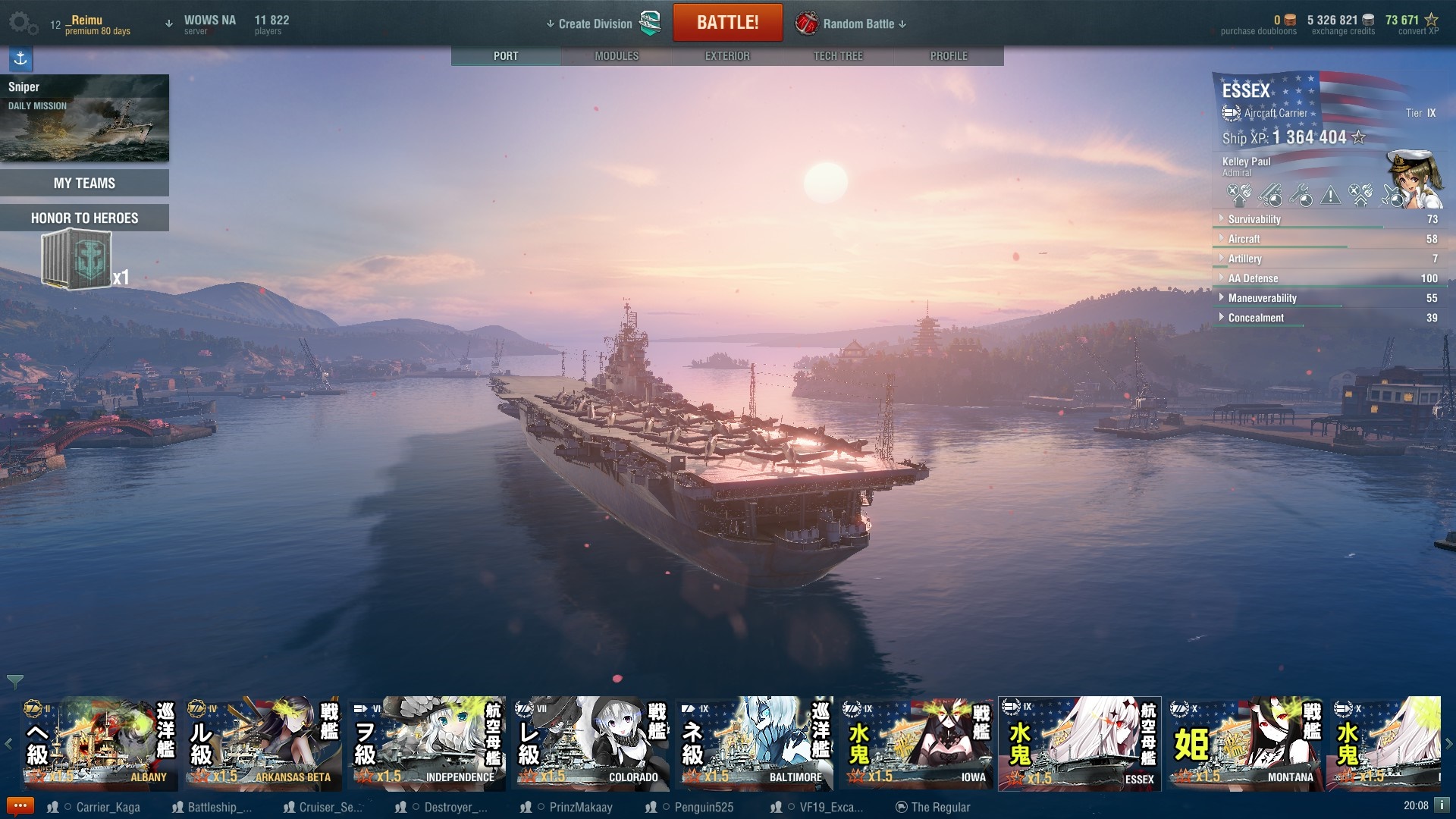
Task: Switch to the Modules tab
Action: 617,56
